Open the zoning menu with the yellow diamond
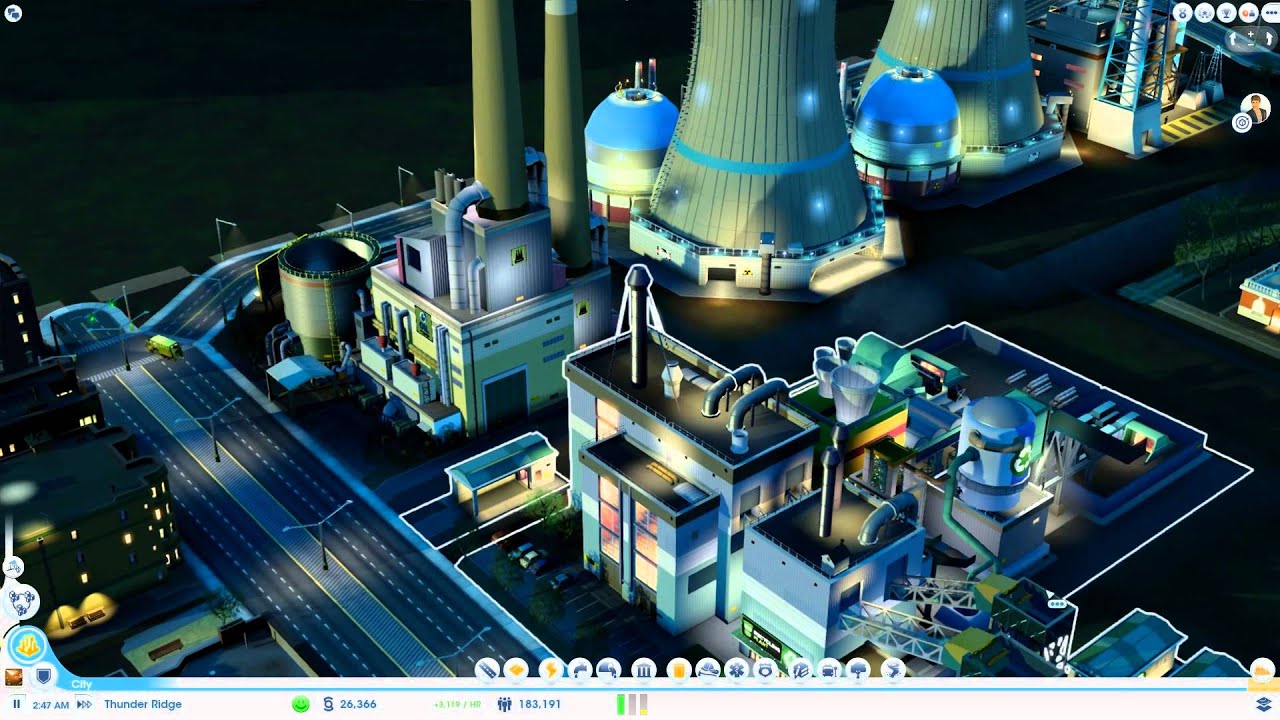This screenshot has height=720, width=1280. point(517,669)
